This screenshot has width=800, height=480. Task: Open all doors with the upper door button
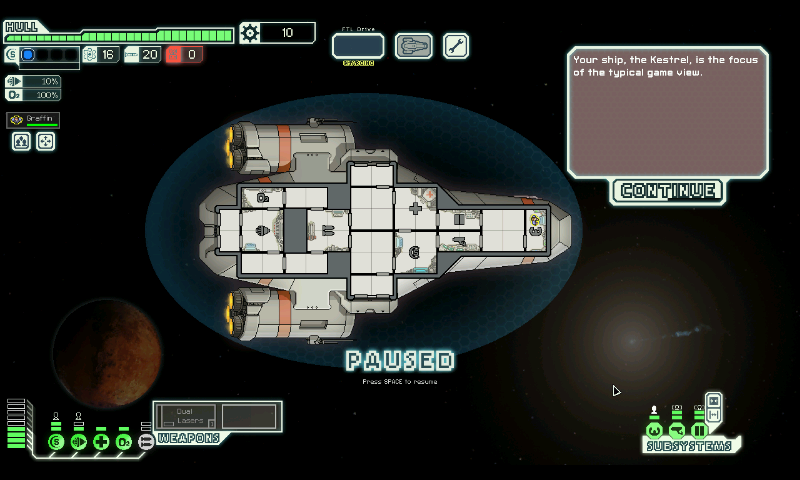tap(713, 402)
